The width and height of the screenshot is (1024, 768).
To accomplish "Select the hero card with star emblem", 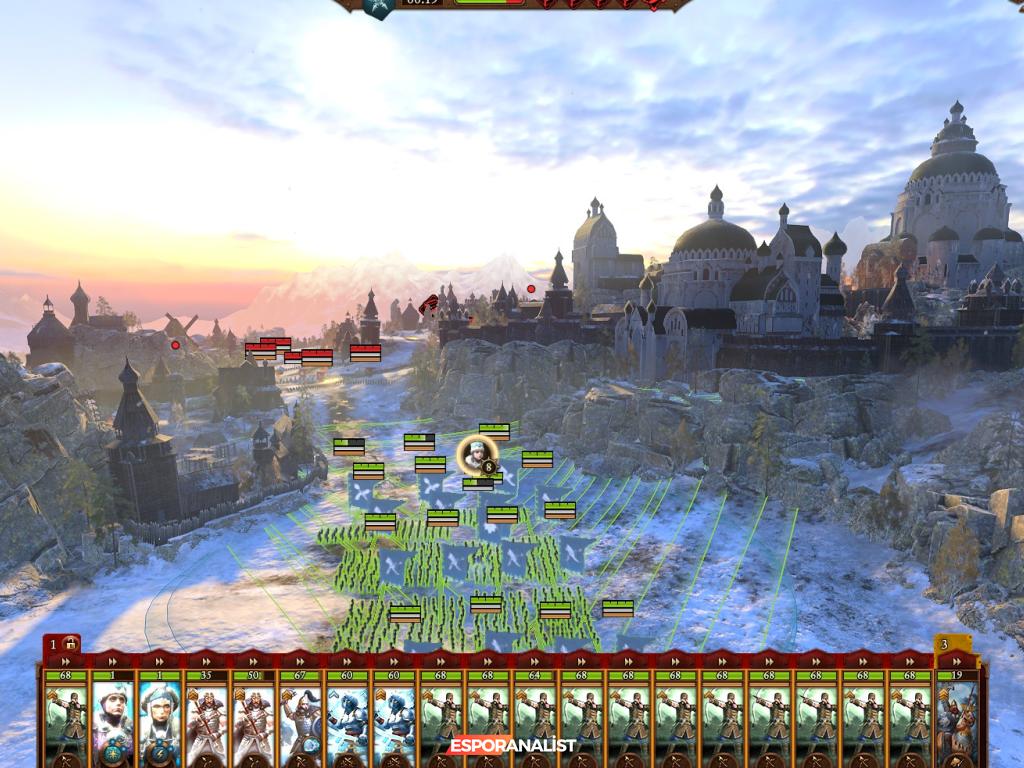I will (x=113, y=718).
